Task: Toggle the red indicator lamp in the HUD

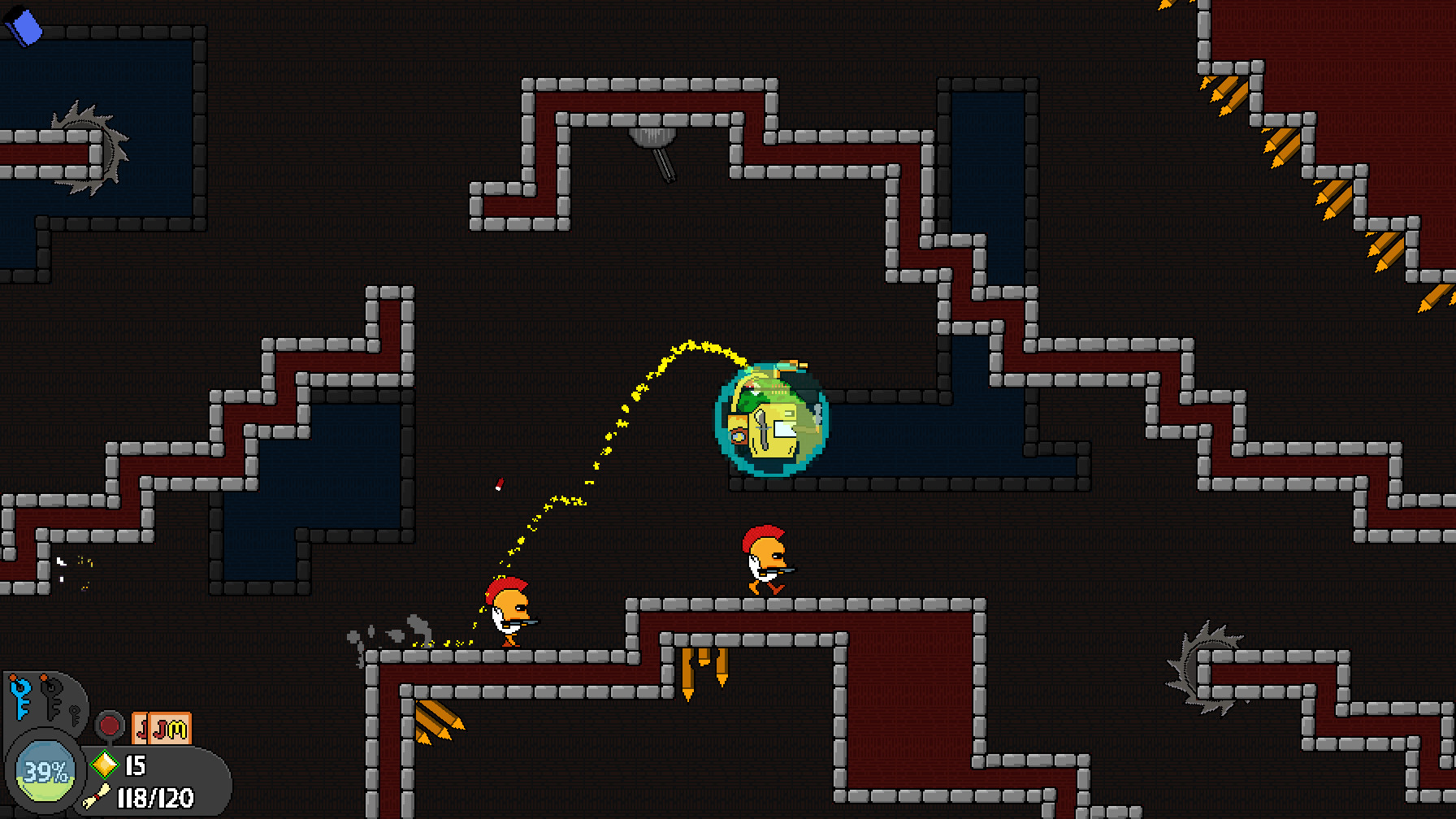Action: tap(110, 725)
